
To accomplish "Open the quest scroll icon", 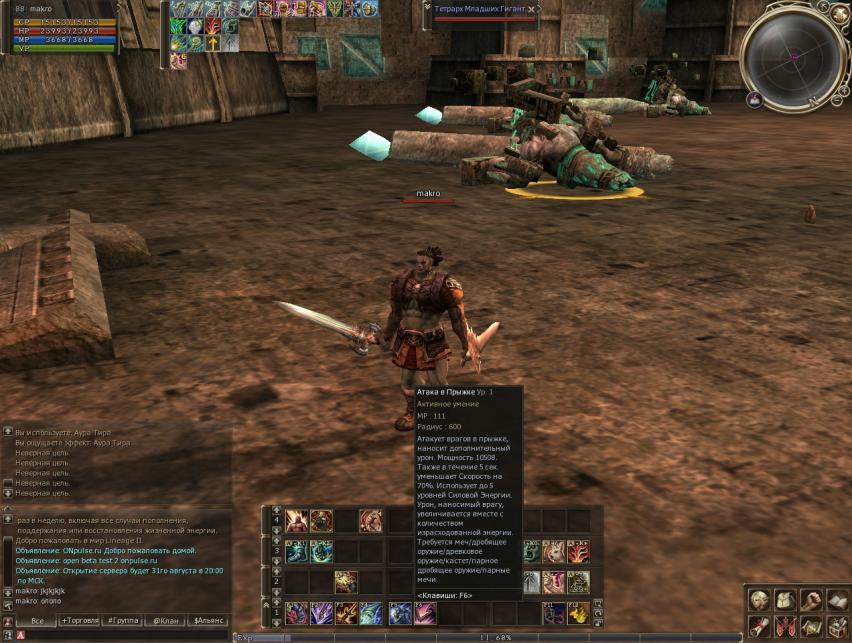I will [x=761, y=626].
